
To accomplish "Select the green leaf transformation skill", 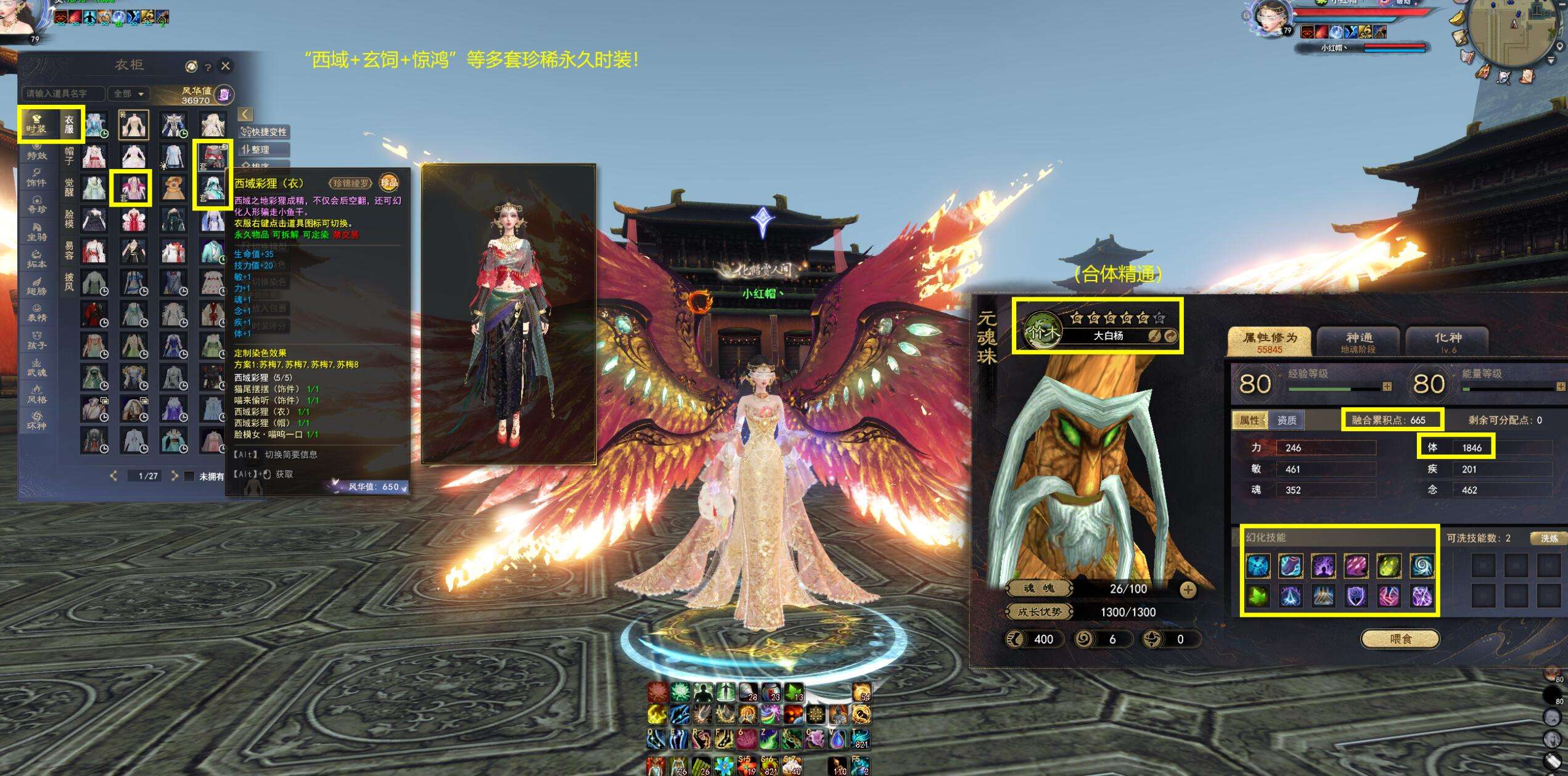I will (x=1258, y=596).
